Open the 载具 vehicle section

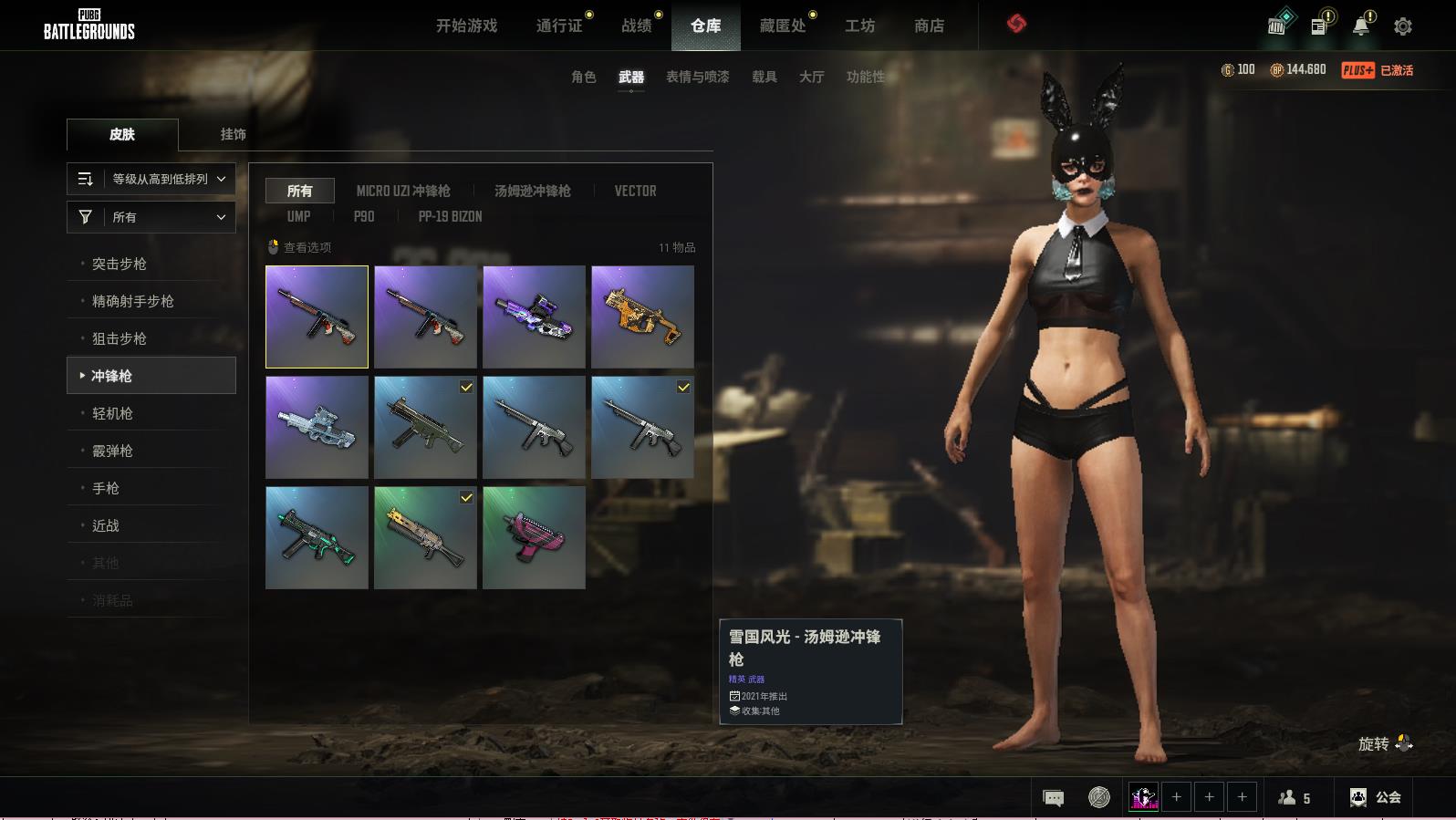(x=764, y=77)
